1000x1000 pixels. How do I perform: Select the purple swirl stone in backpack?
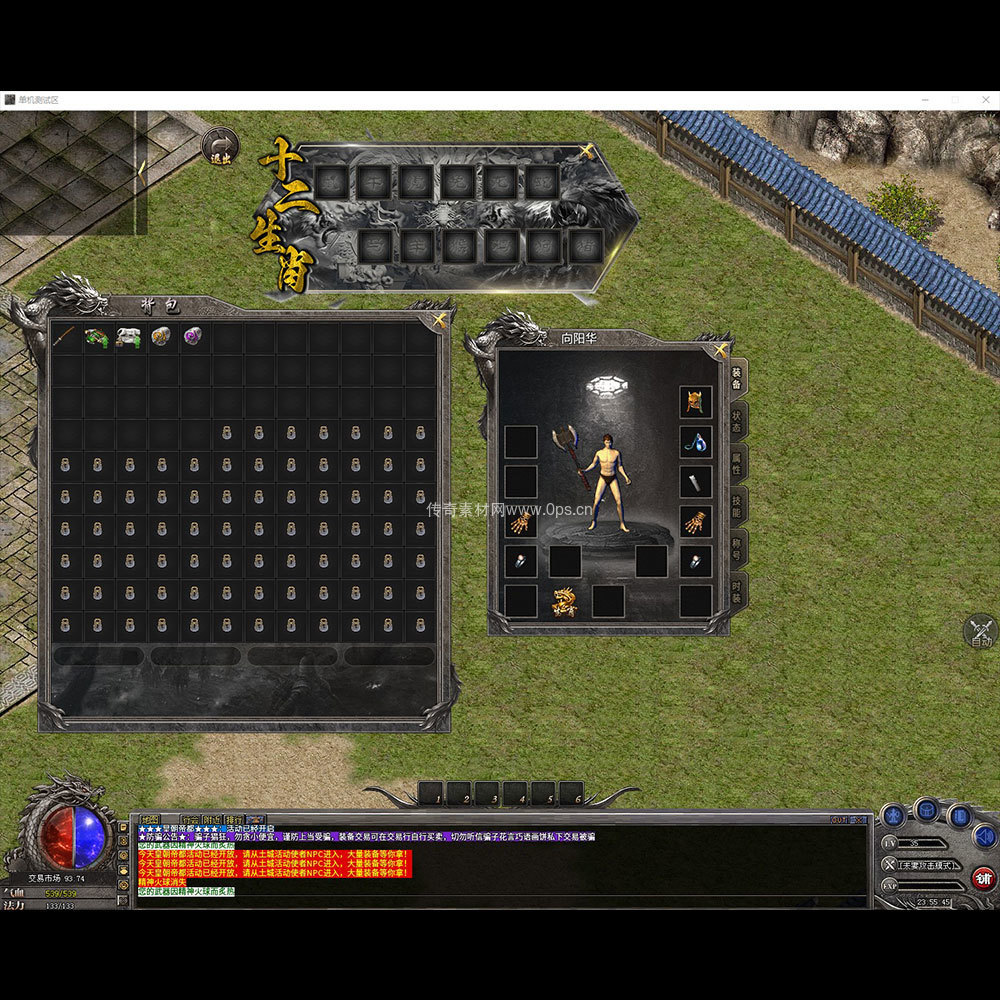click(x=192, y=337)
